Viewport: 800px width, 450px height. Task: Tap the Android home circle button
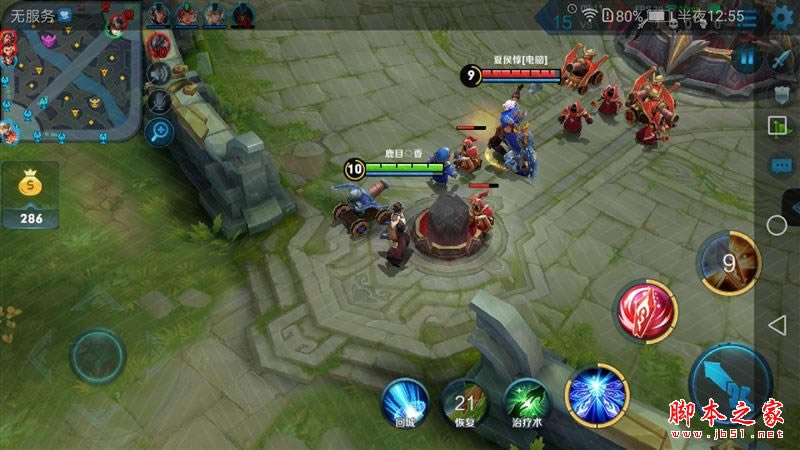pyautogui.click(x=777, y=225)
